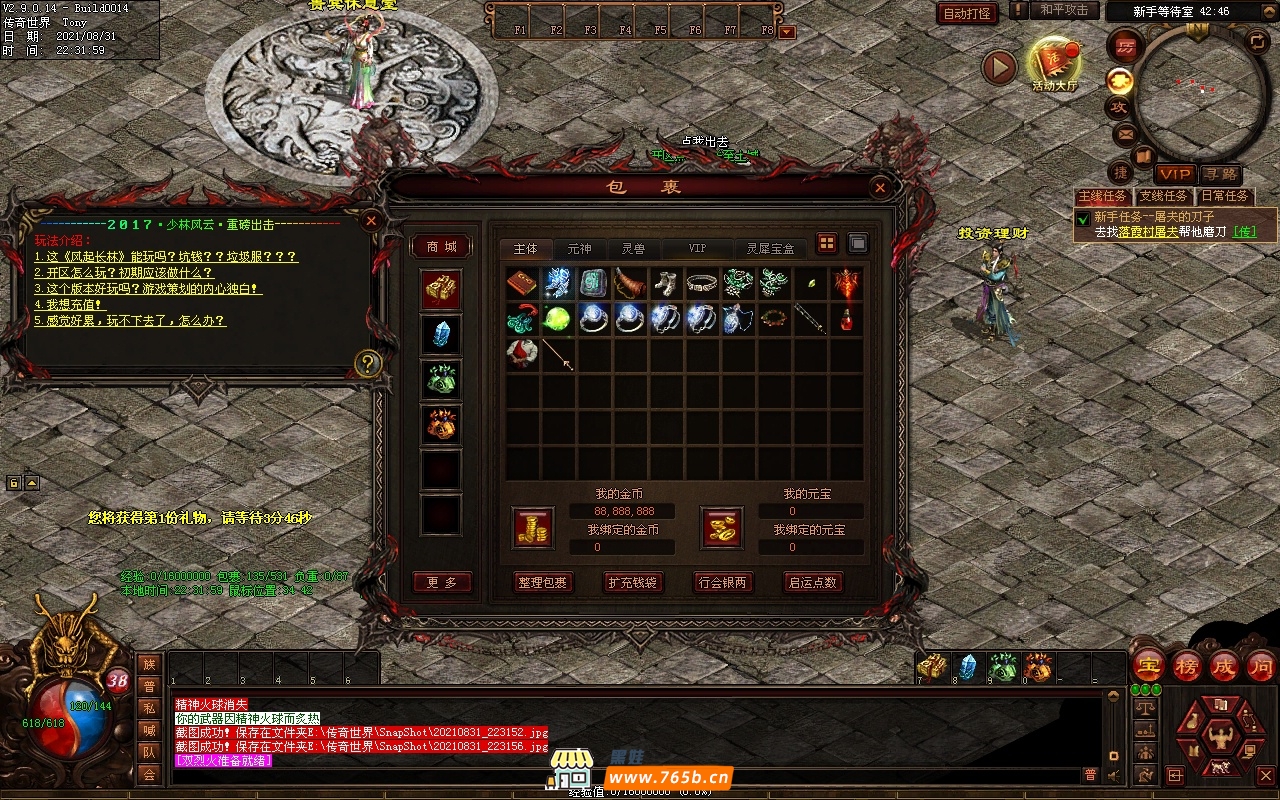The height and width of the screenshot is (800, 1280).
Task: Select the green glowing orb item
Action: tap(558, 319)
